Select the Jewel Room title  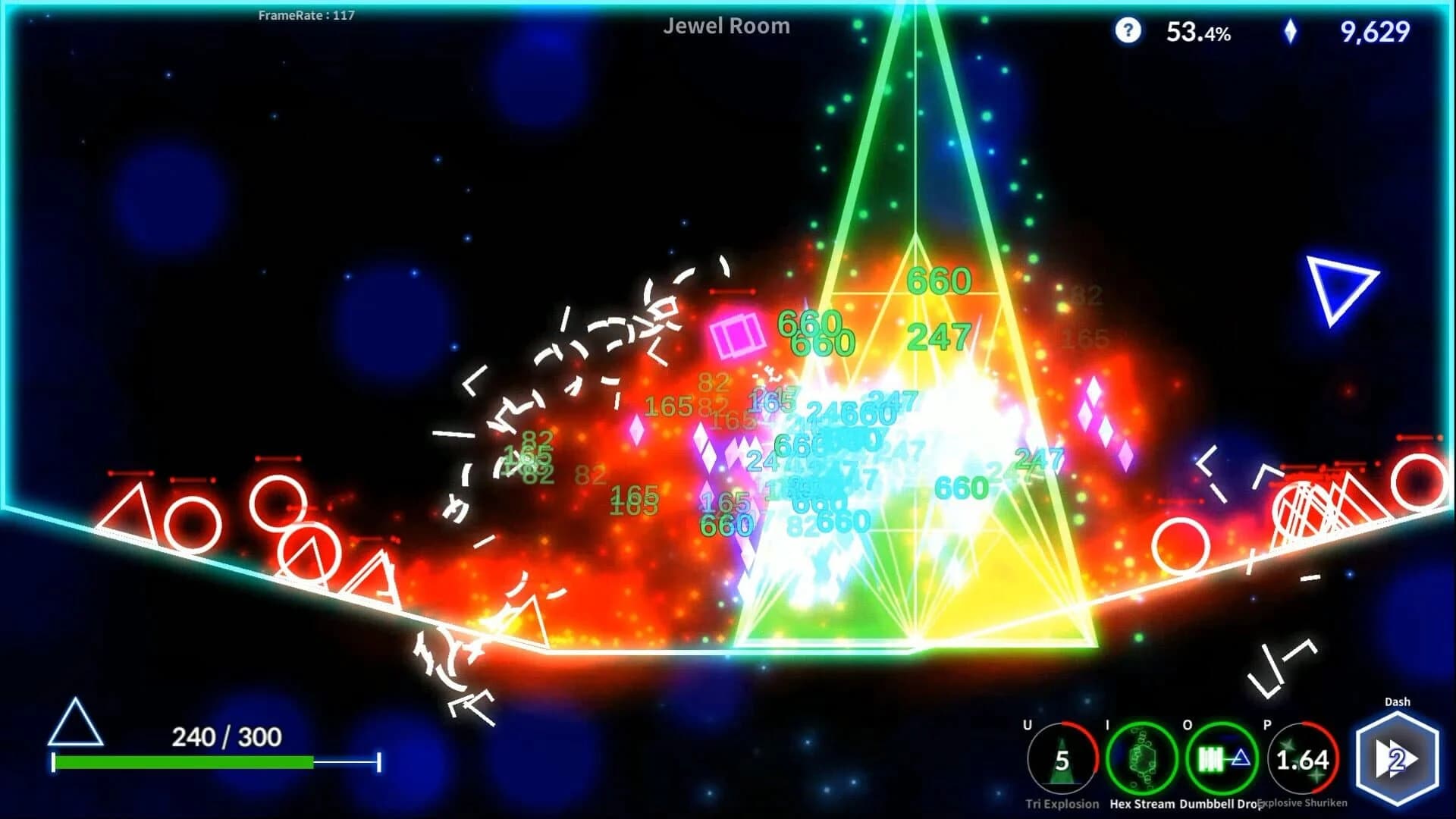coord(726,27)
